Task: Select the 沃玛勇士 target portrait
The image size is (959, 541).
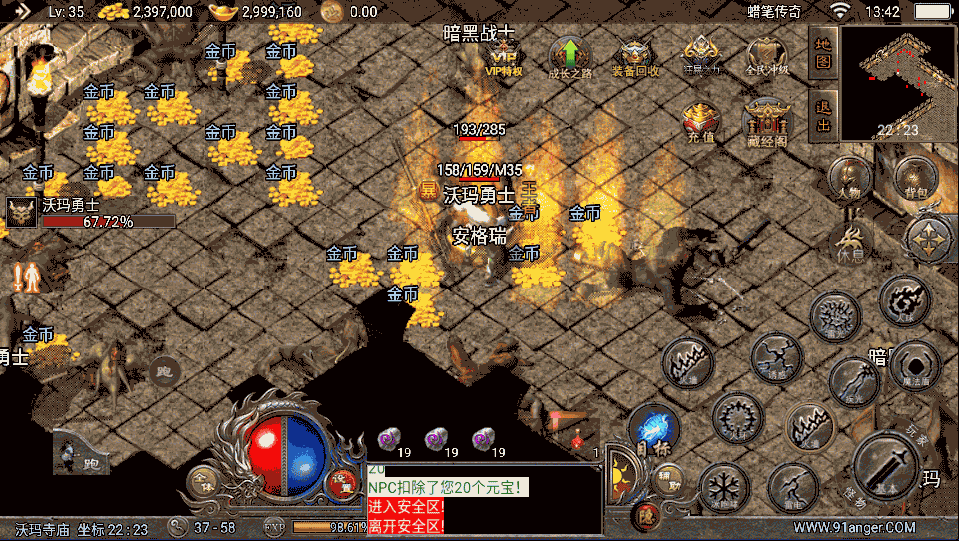Action: click(21, 212)
